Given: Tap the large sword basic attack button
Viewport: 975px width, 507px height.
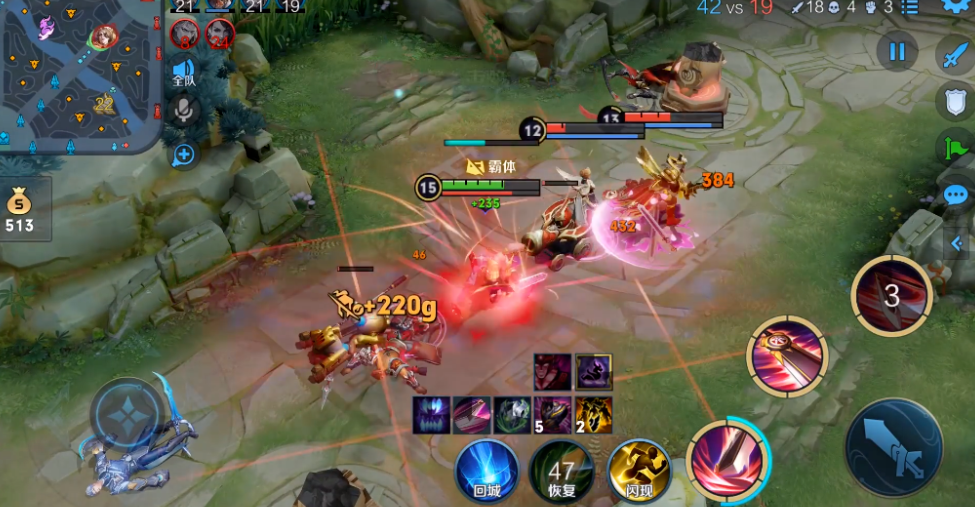Looking at the screenshot, I should coord(893,447).
